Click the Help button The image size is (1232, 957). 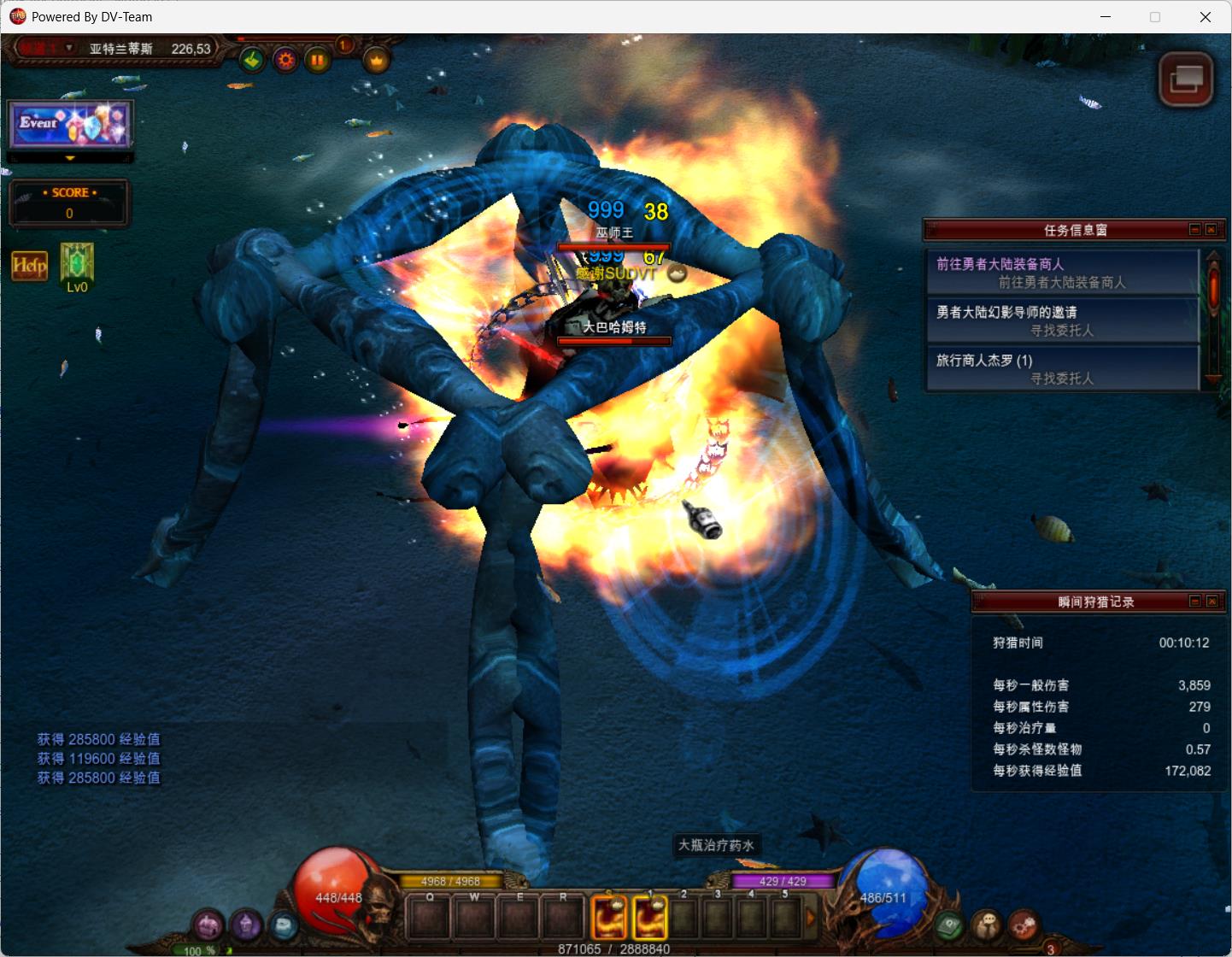click(29, 266)
